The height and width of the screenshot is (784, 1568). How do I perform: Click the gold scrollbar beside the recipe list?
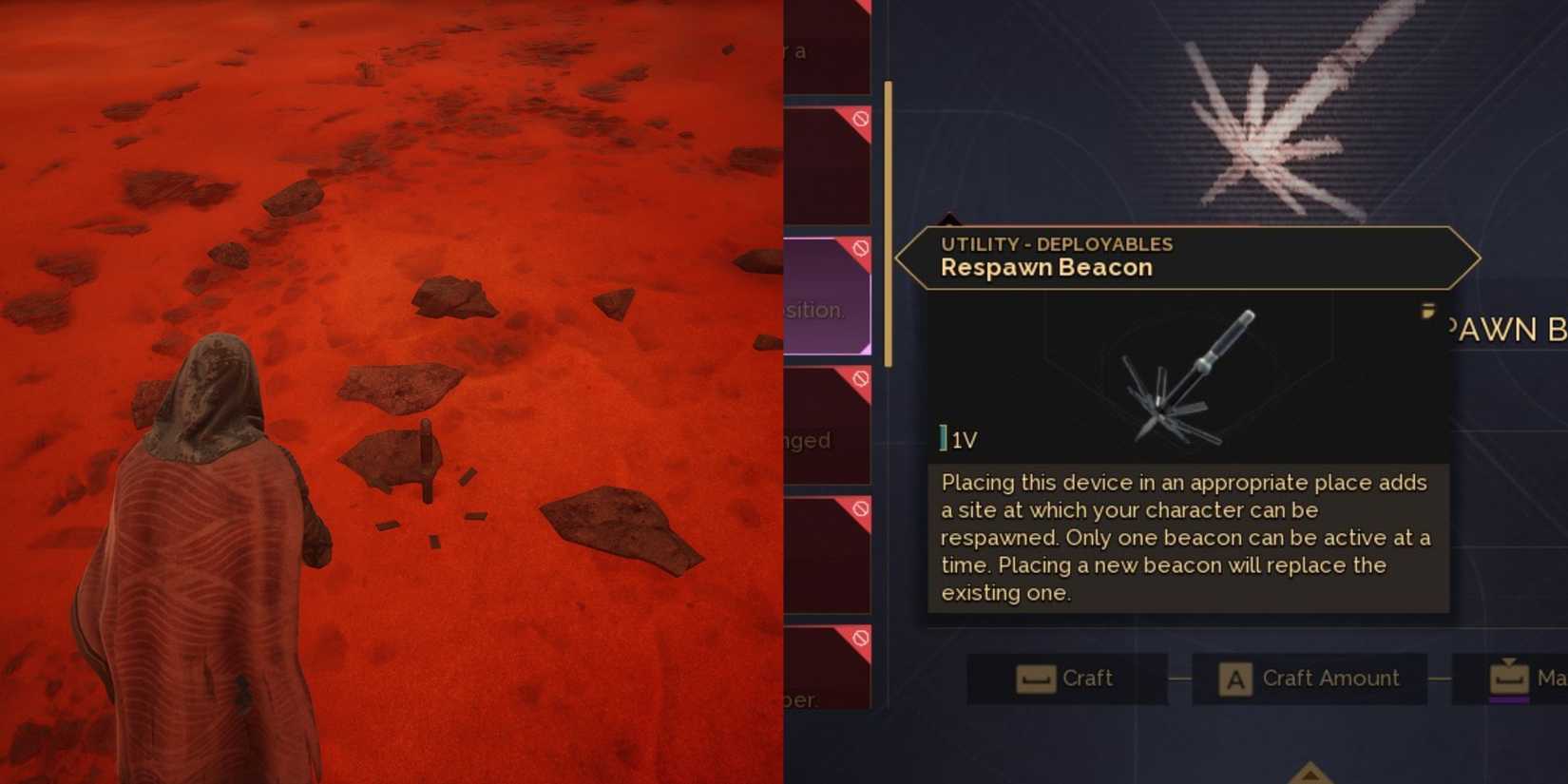(888, 223)
